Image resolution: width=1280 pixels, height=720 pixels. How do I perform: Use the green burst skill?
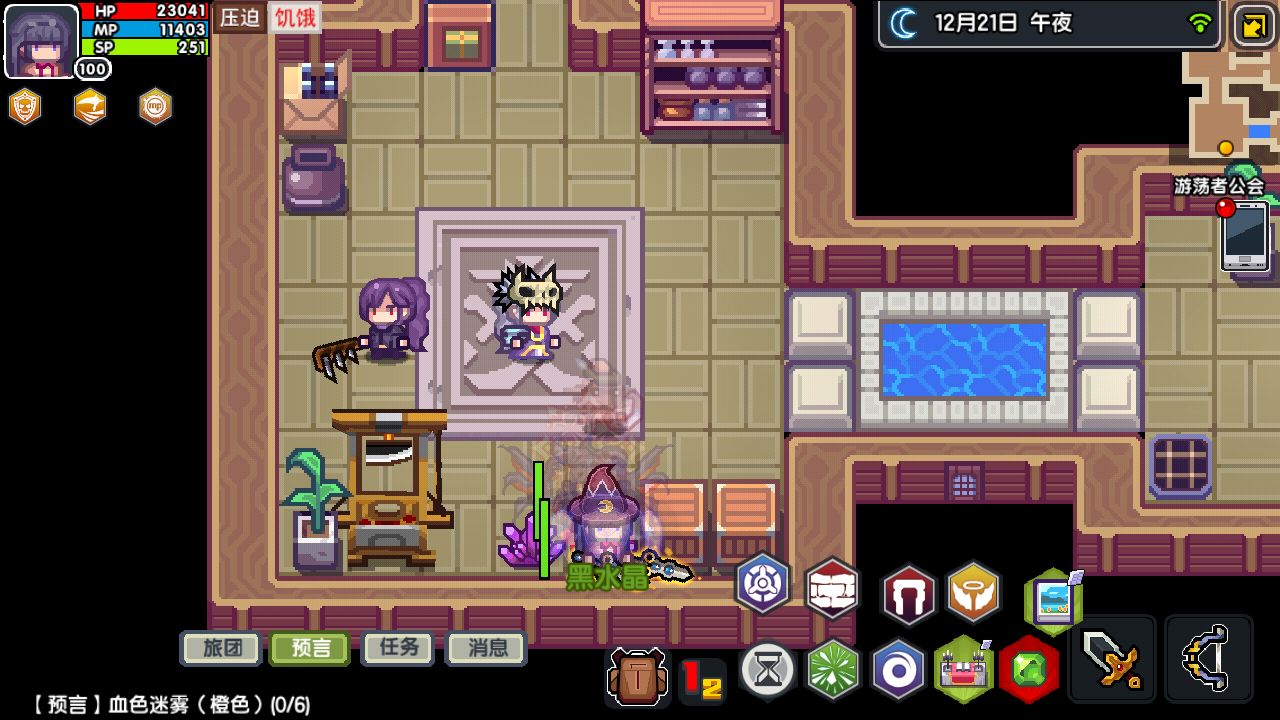click(x=833, y=668)
